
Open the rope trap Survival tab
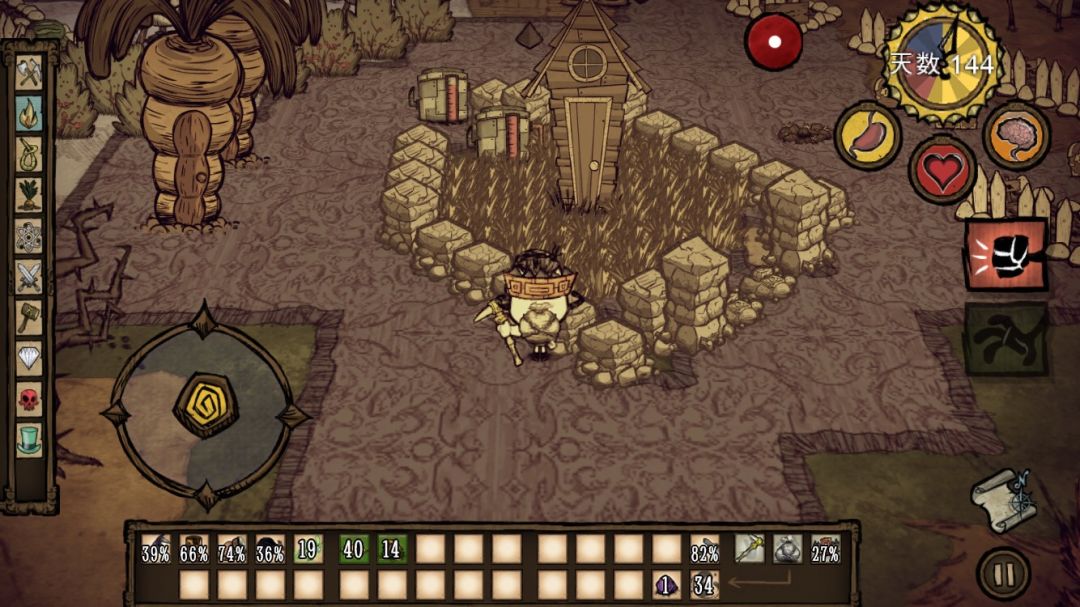coord(29,153)
